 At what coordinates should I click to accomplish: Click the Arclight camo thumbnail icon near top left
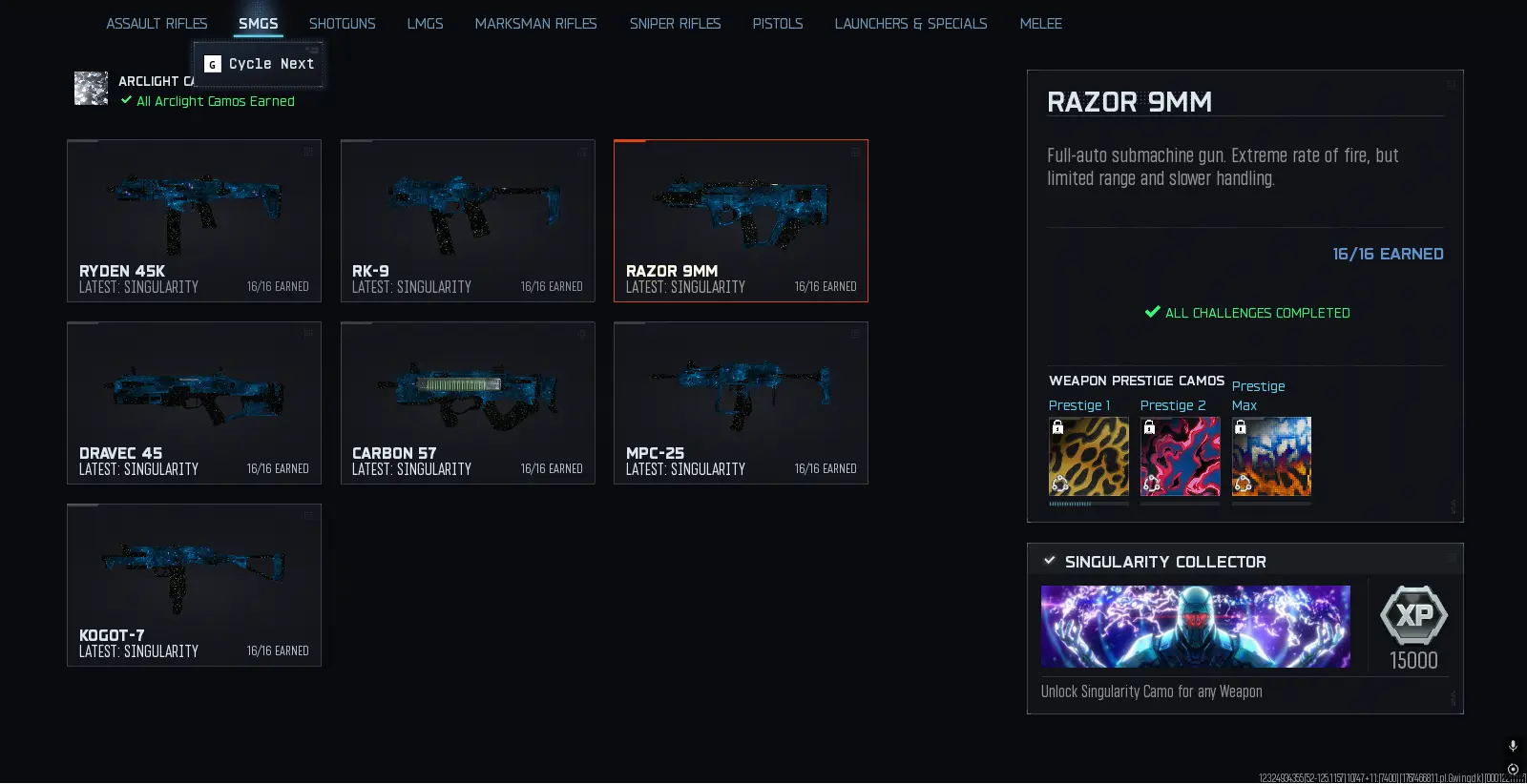[91, 88]
